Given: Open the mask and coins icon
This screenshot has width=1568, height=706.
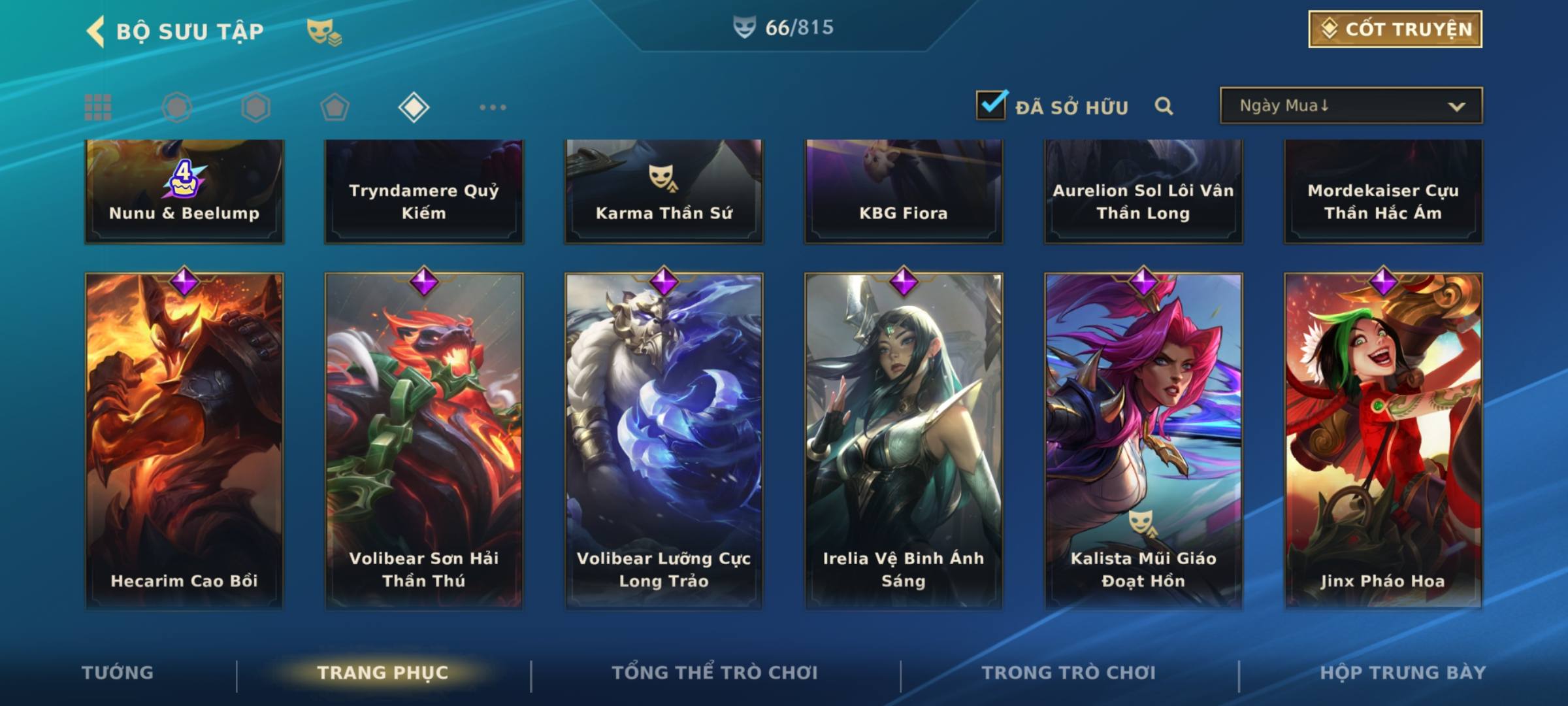Looking at the screenshot, I should pos(324,31).
